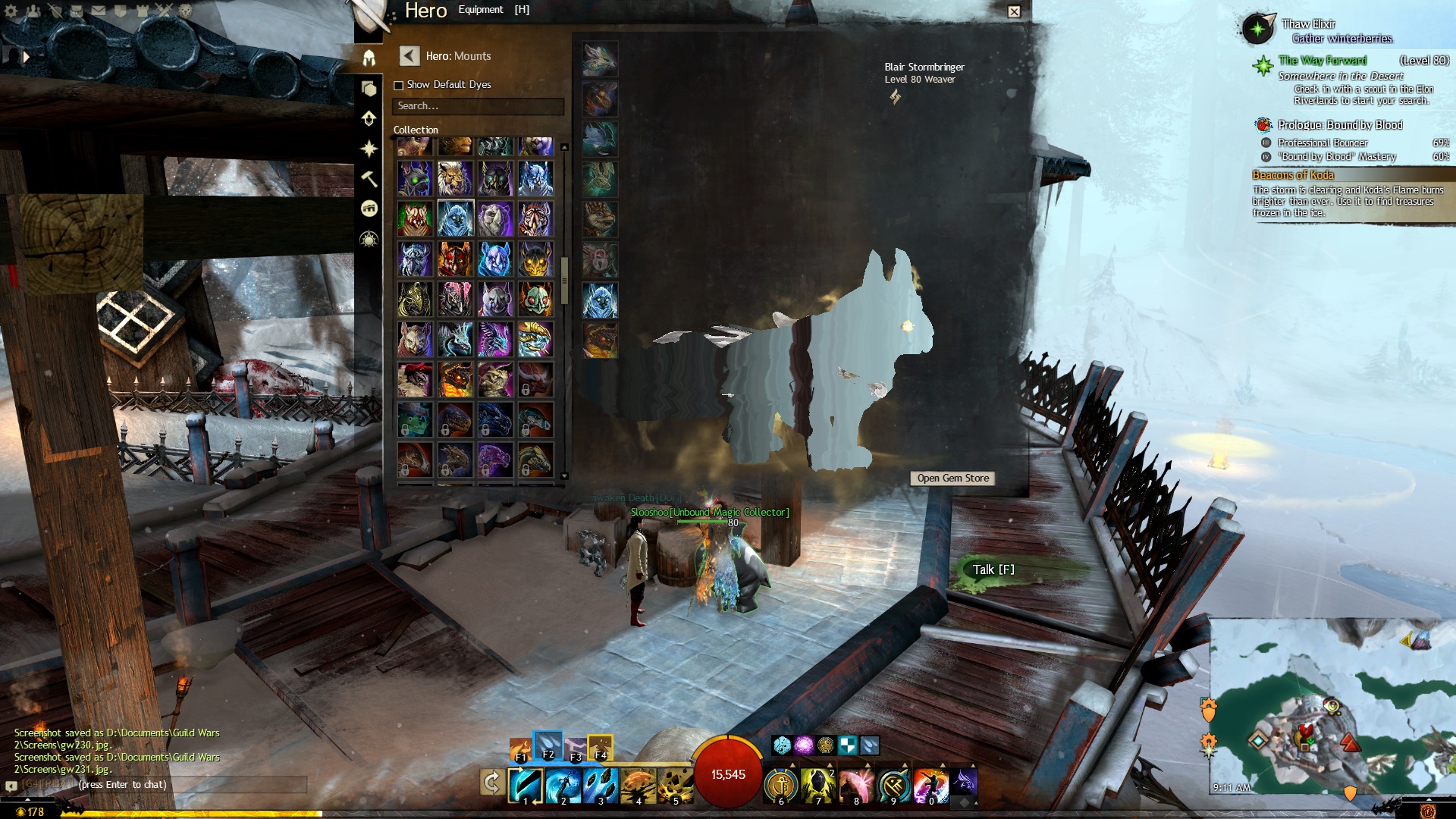Choose the green-masked mount skin in the collection

coord(535,300)
